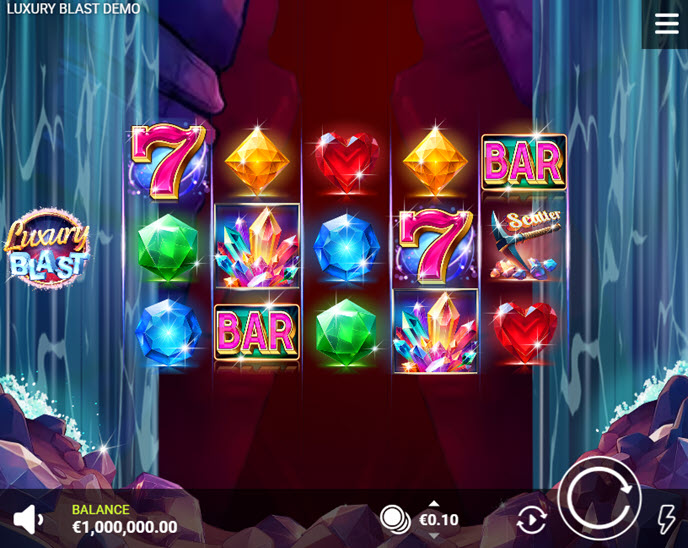Decrease the bet with the down arrow
The image size is (688, 548).
pos(433,535)
